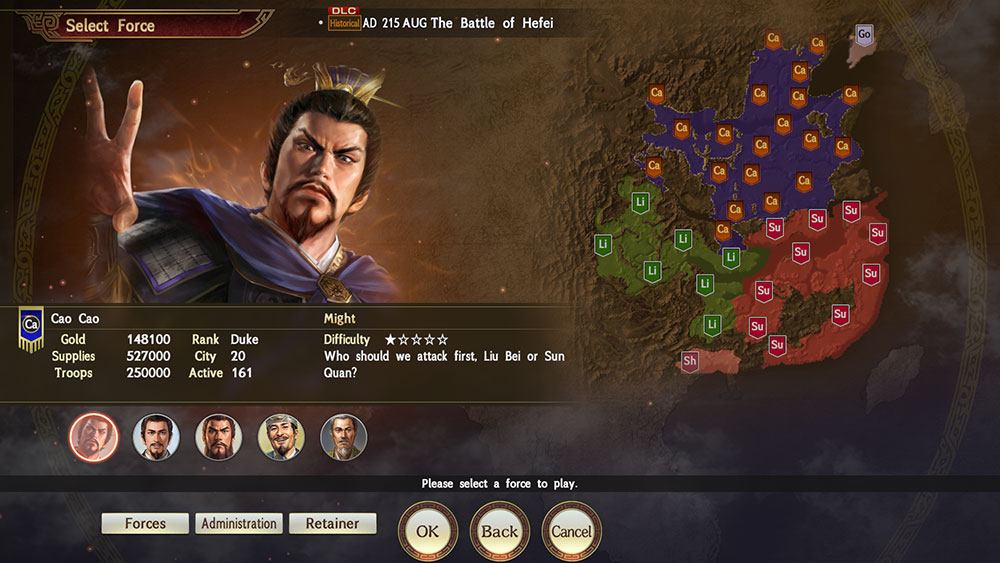1000x563 pixels.
Task: Cancel force selection
Action: tap(571, 531)
